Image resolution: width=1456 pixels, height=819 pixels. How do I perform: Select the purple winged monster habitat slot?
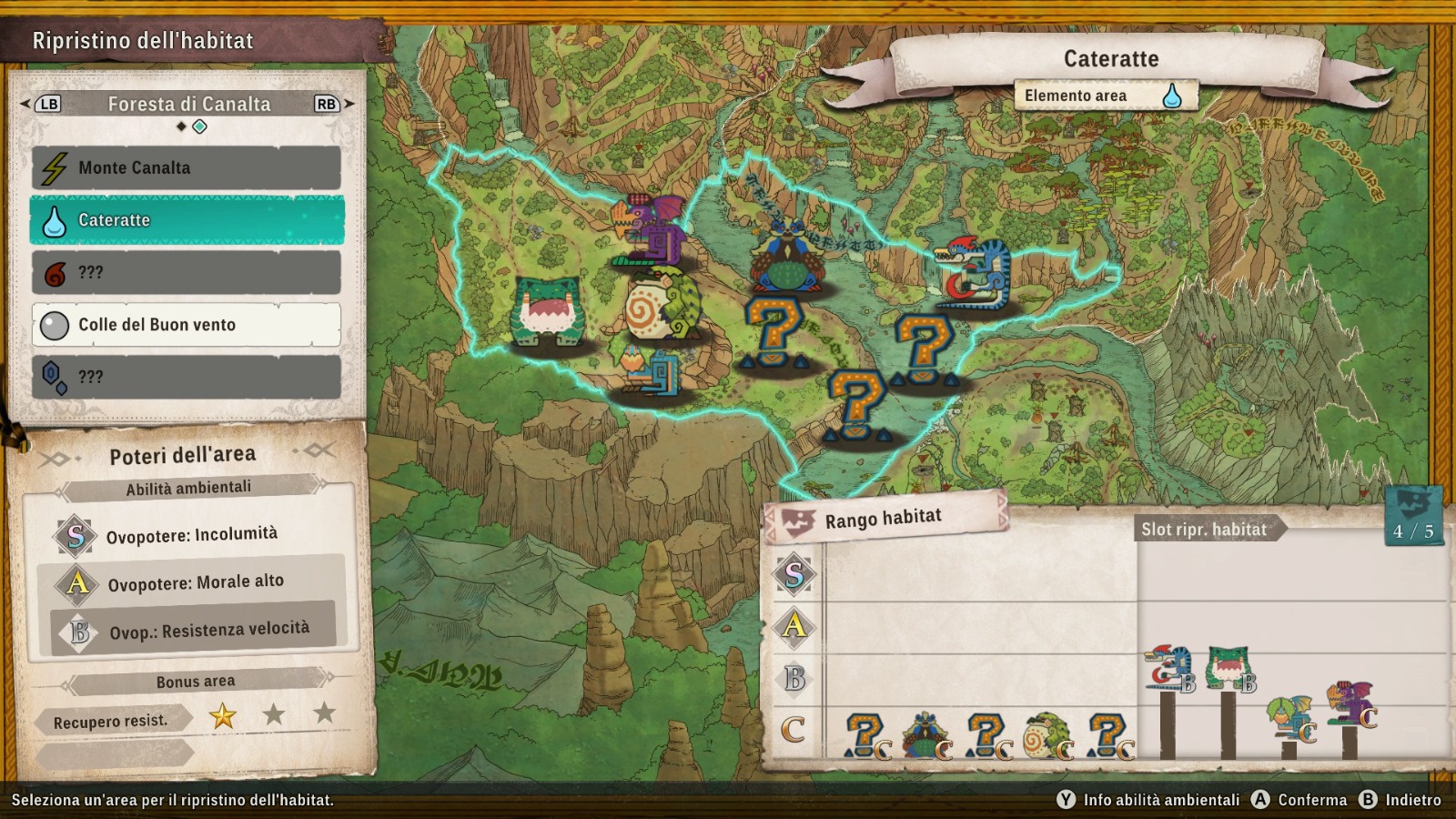pos(1350,705)
